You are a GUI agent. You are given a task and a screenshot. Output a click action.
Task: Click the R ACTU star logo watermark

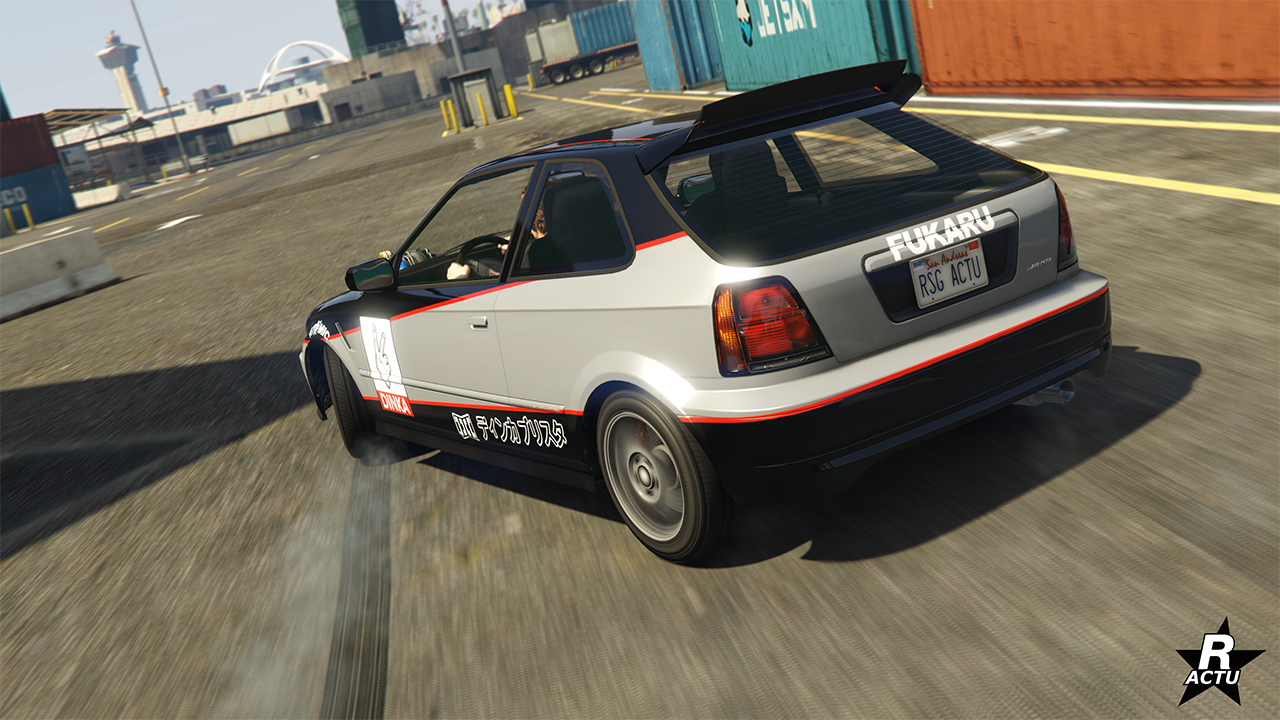(x=1218, y=664)
